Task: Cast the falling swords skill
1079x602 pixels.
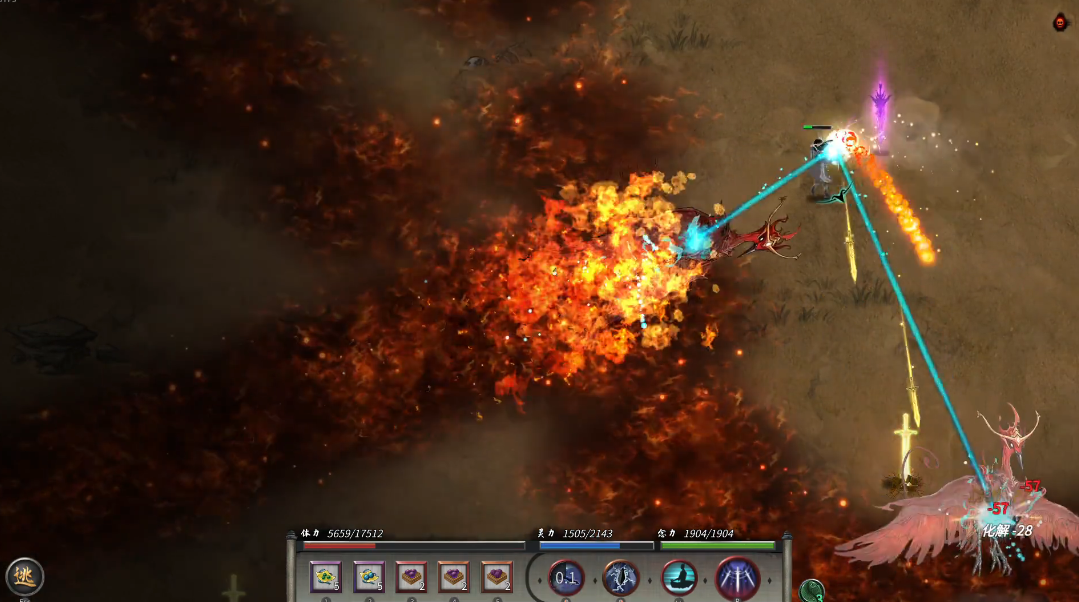Action: click(738, 577)
